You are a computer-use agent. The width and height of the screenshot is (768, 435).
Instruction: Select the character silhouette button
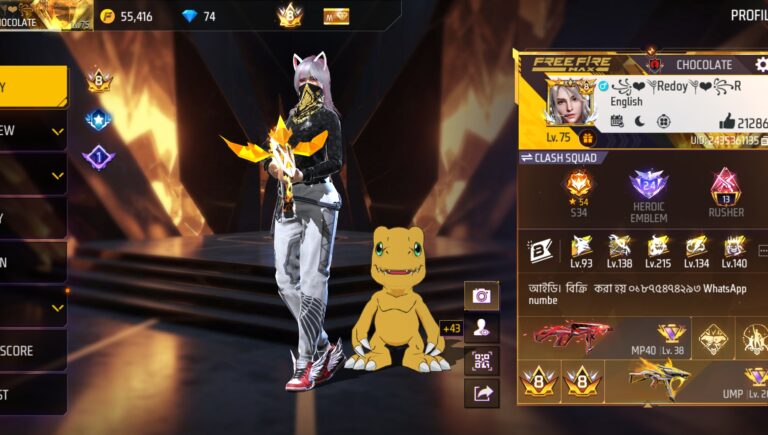click(x=481, y=328)
